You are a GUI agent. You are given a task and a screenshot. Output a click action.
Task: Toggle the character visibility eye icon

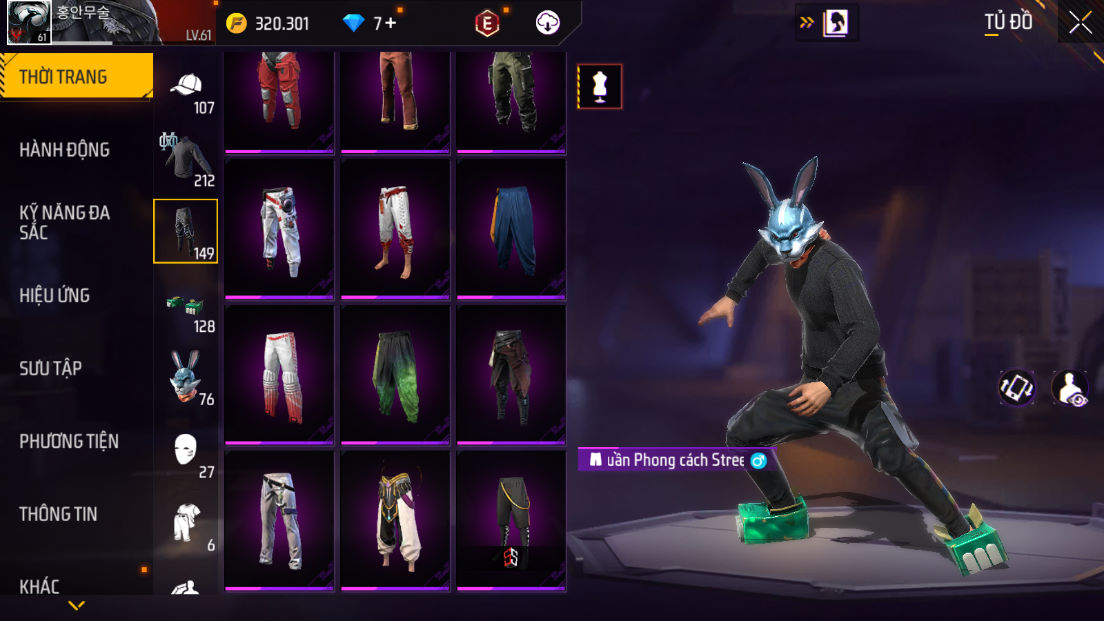point(1070,388)
